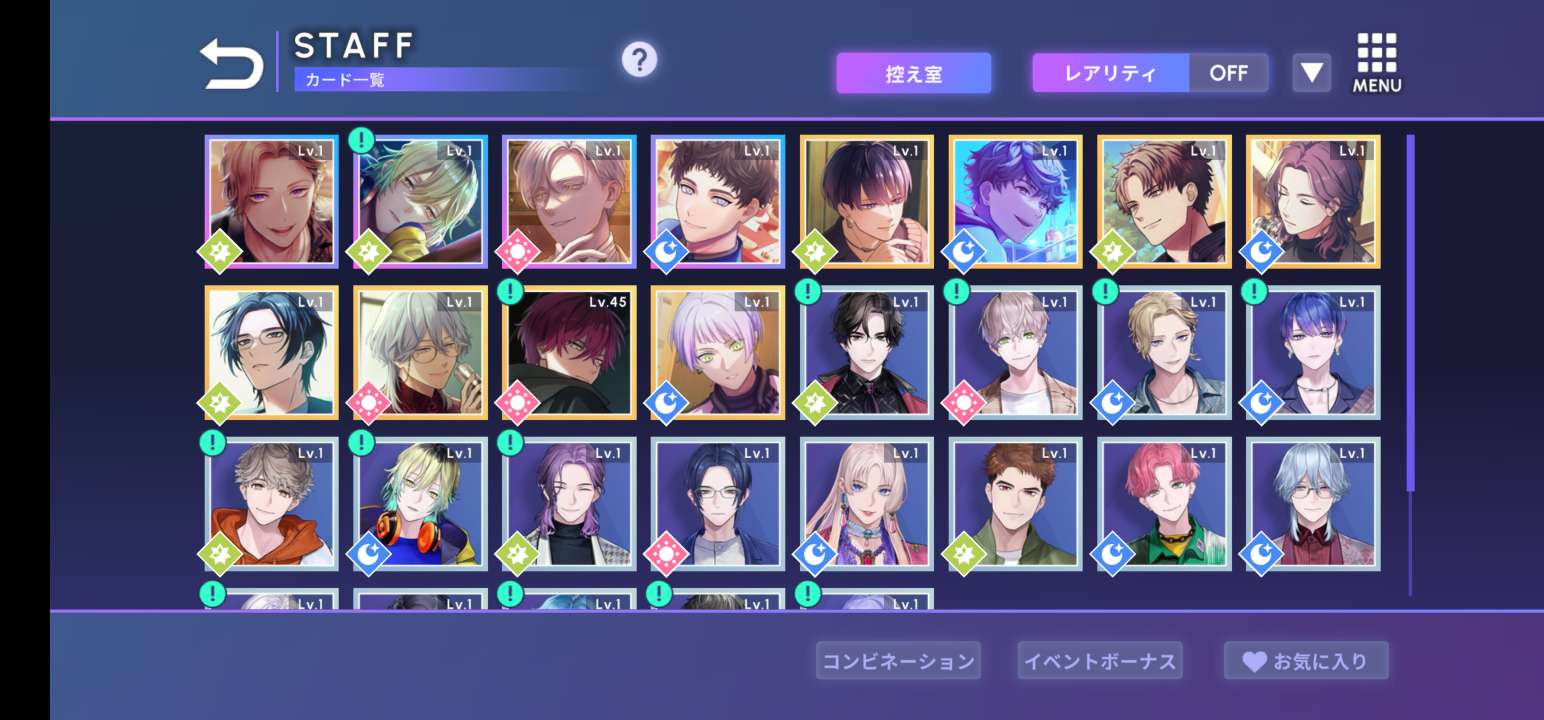Choose the orange hoodie staff card
Screen dimensions: 1544x720
tap(272, 504)
